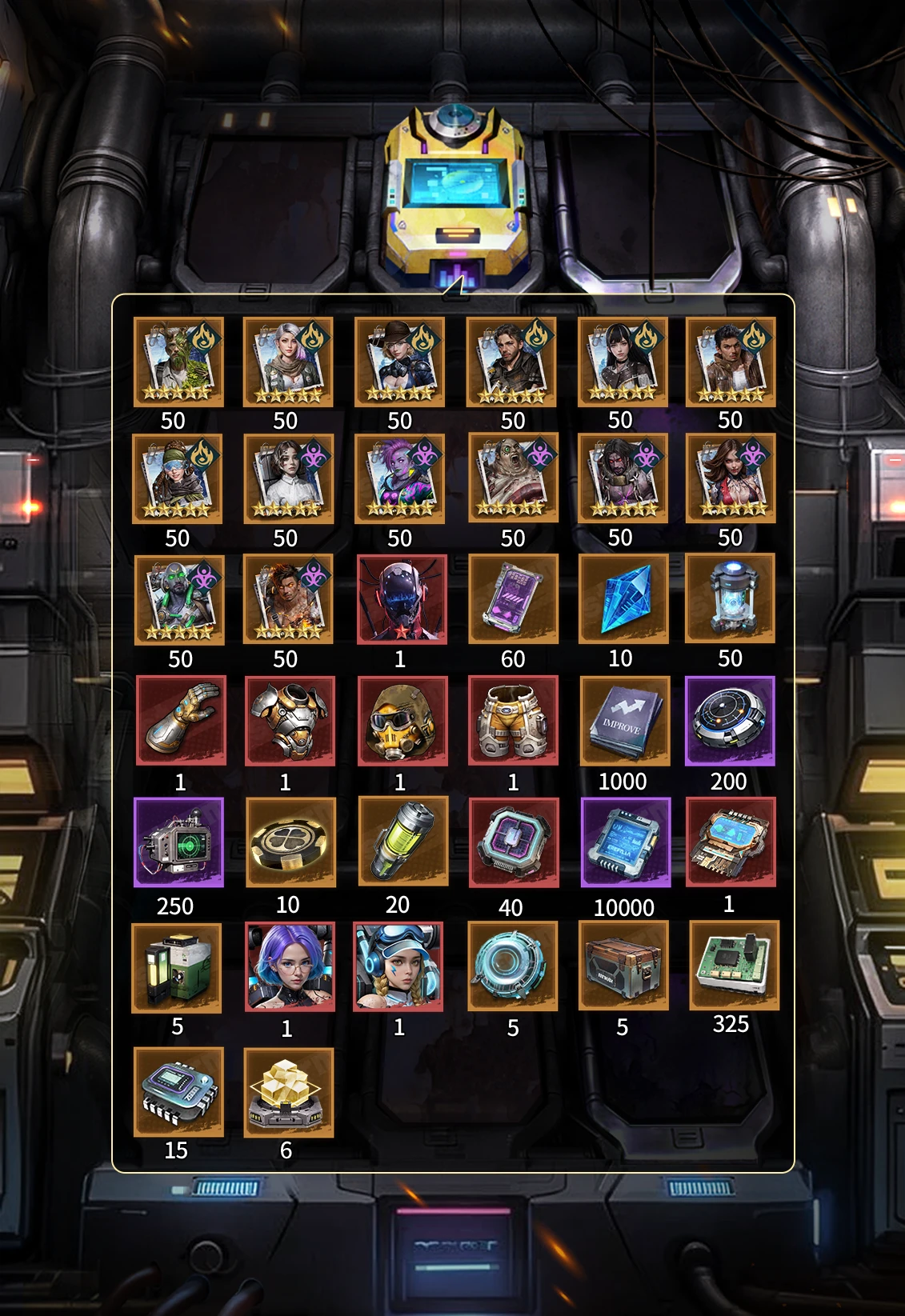Pick the golden gauntlet equipment item
Image resolution: width=905 pixels, height=1316 pixels.
(x=181, y=720)
